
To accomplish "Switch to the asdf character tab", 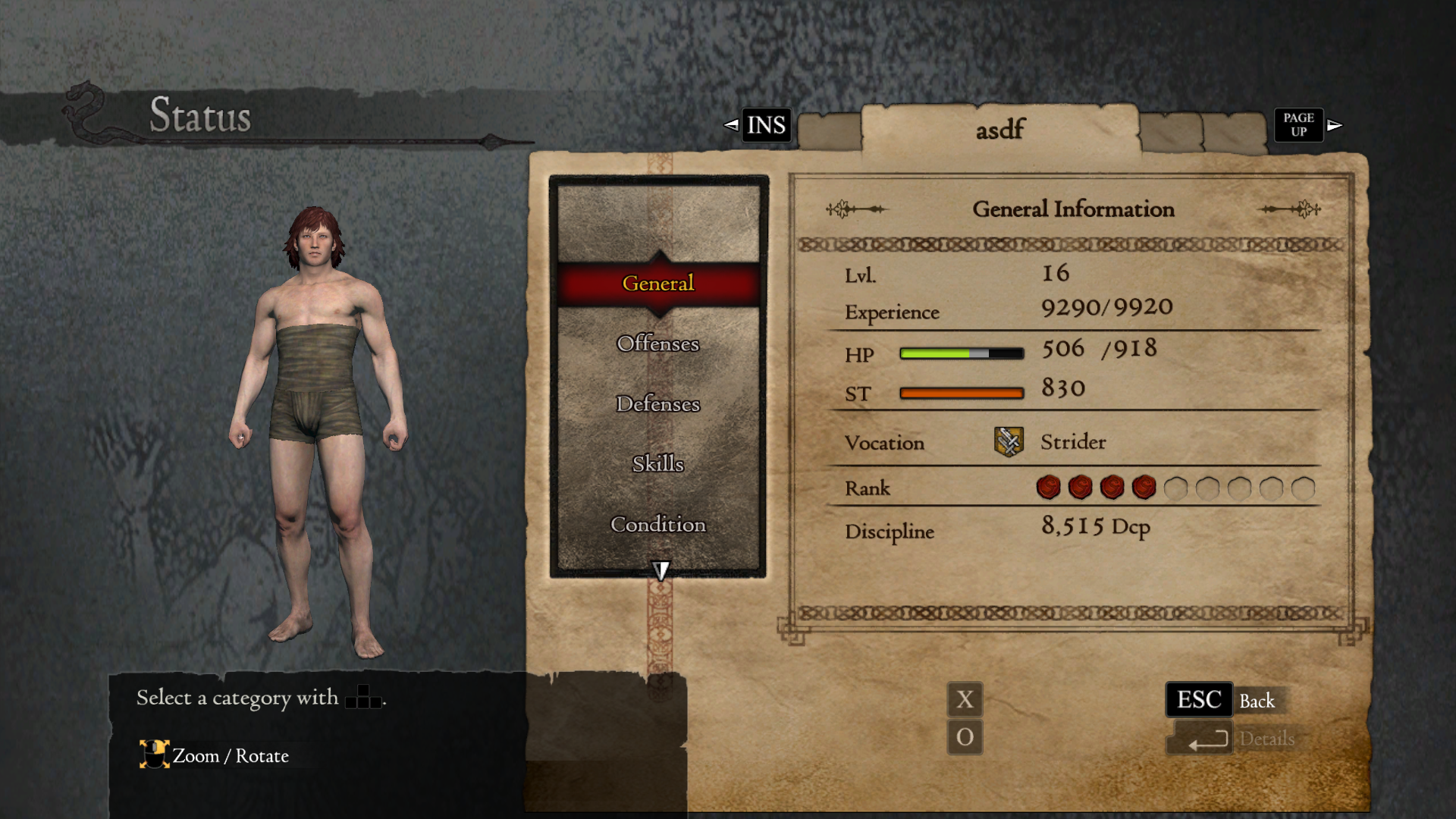I will tap(999, 130).
